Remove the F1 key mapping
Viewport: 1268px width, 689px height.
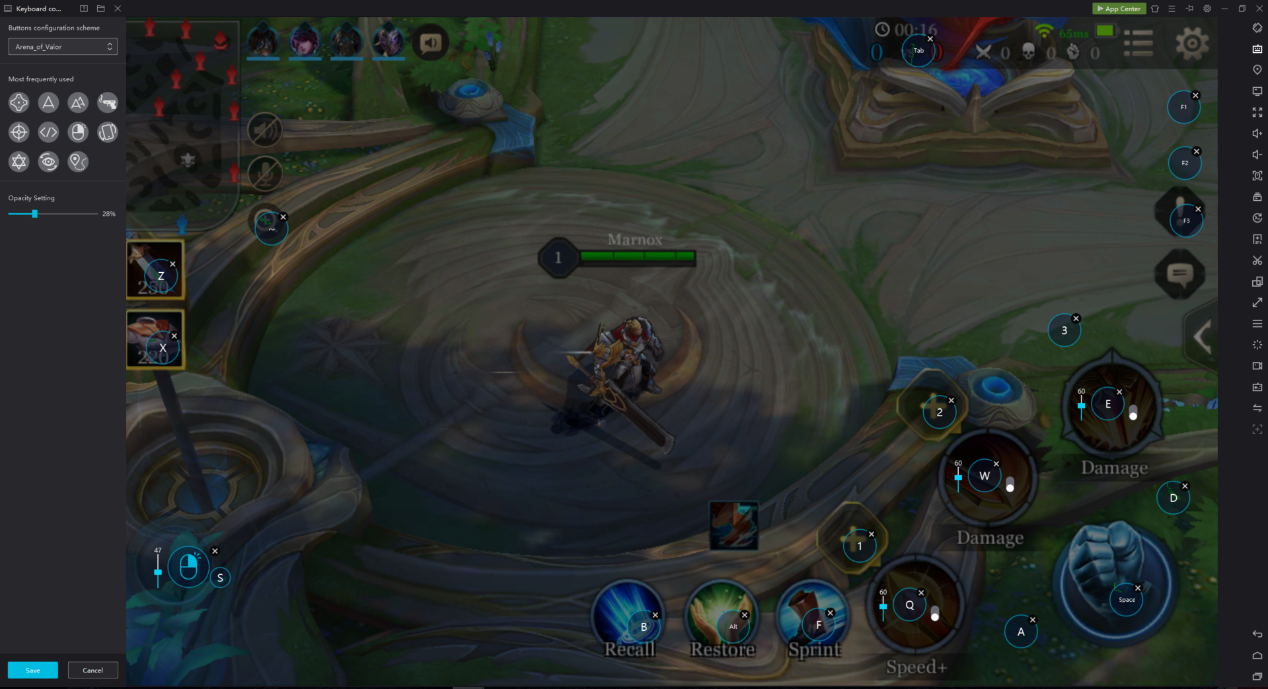coord(1196,96)
